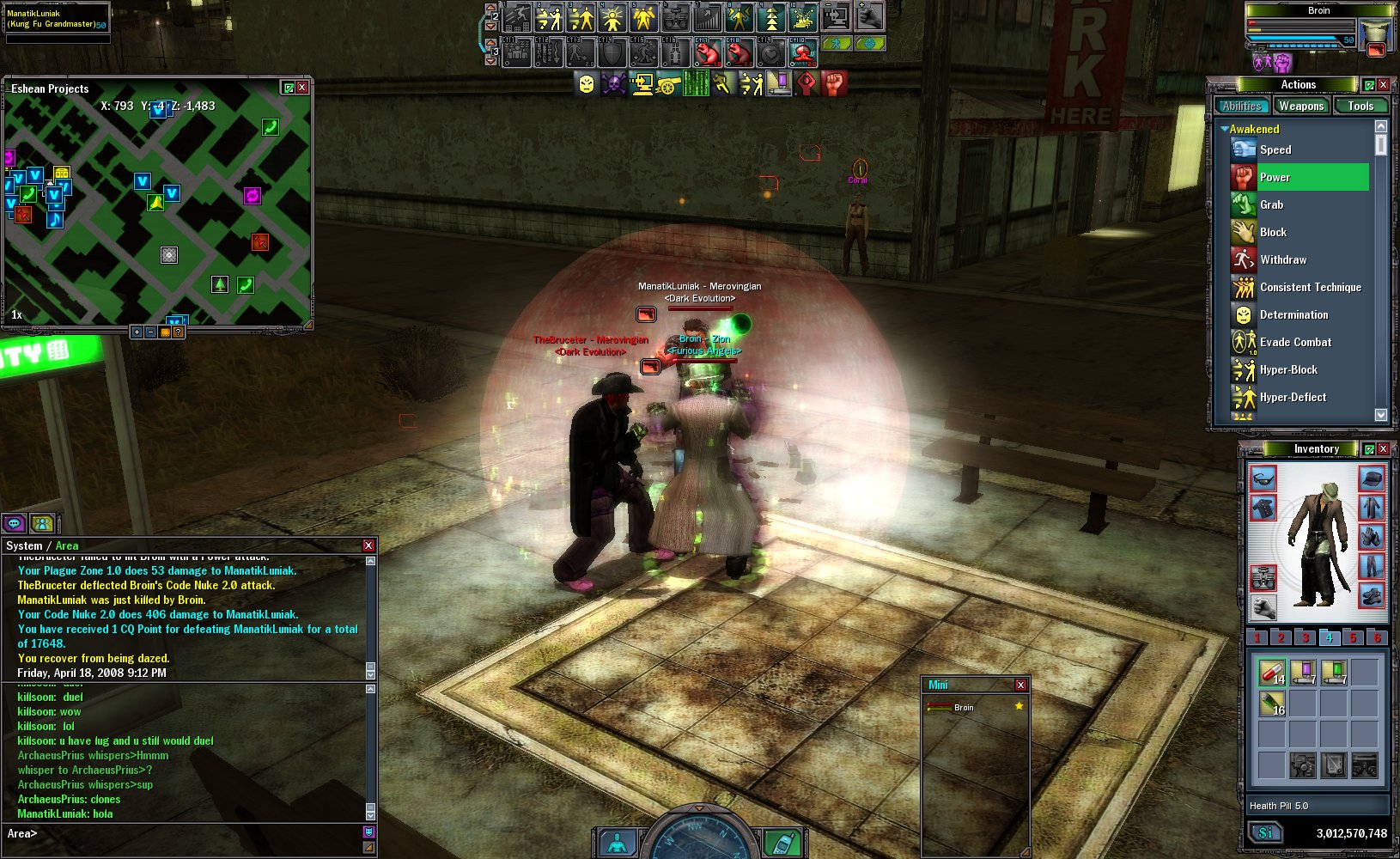This screenshot has width=1400, height=859.
Task: Activate Evade Combat
Action: pos(1295,343)
